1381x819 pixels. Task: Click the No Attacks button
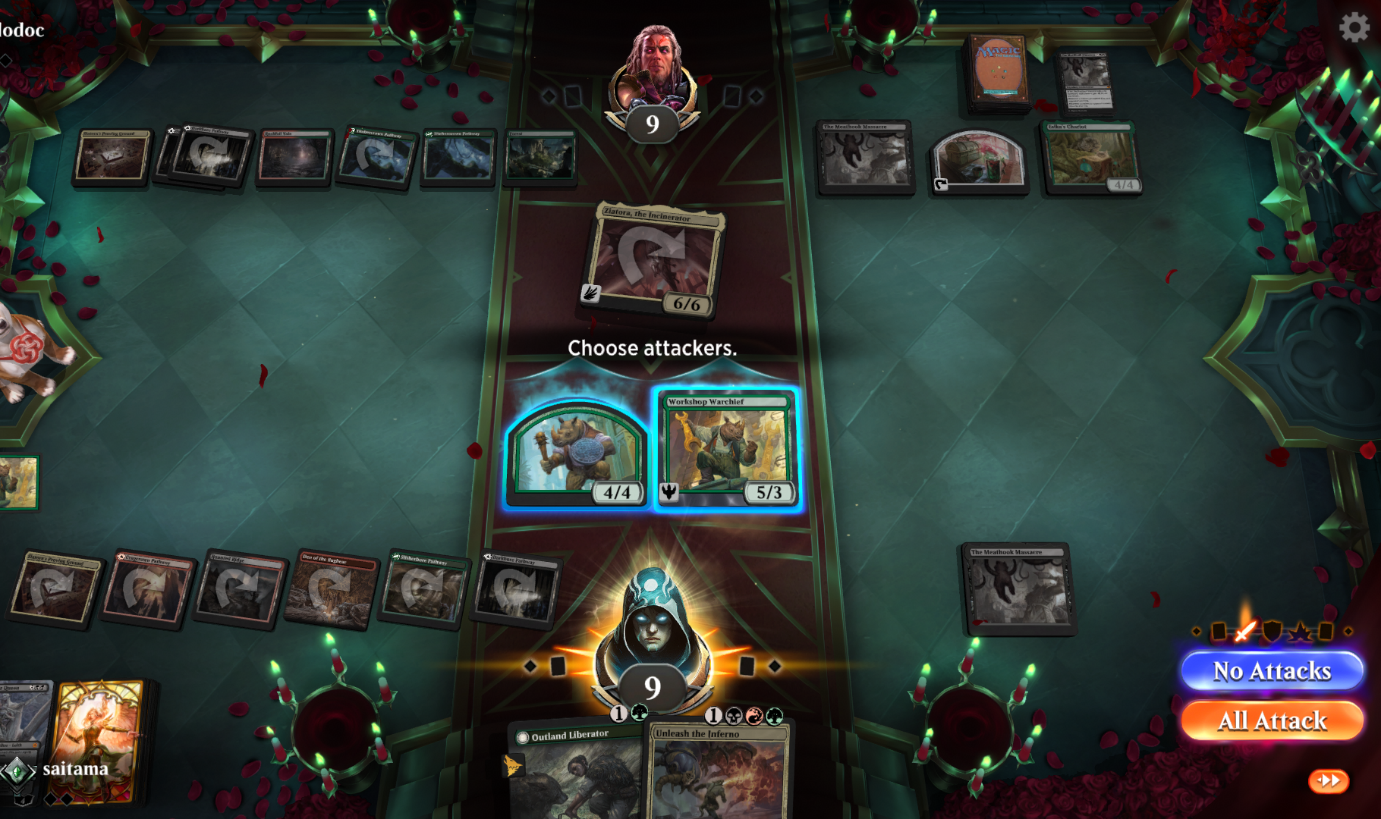1271,671
